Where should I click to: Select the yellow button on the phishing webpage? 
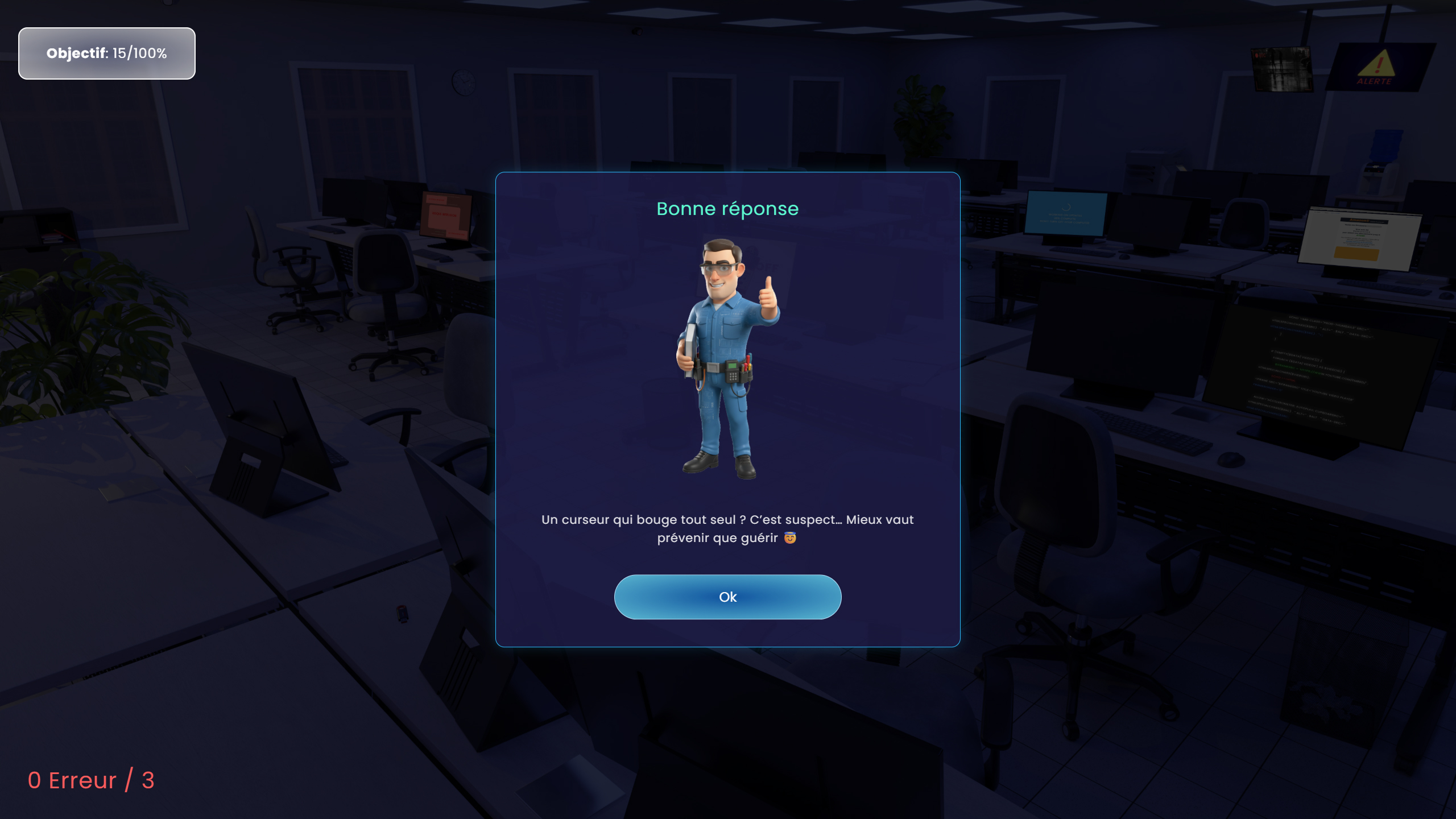click(1358, 255)
